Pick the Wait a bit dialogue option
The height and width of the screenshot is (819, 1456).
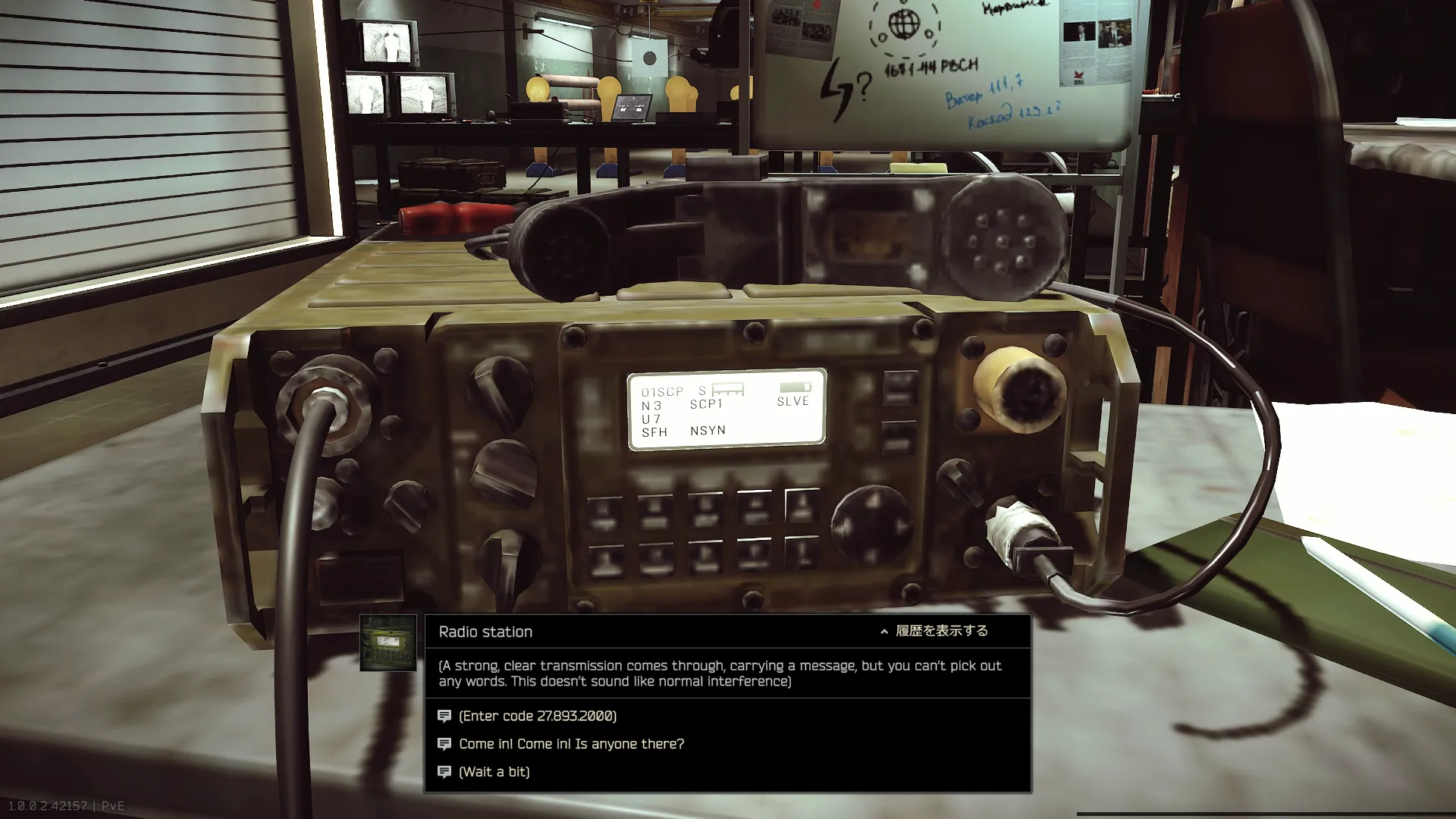pos(494,772)
